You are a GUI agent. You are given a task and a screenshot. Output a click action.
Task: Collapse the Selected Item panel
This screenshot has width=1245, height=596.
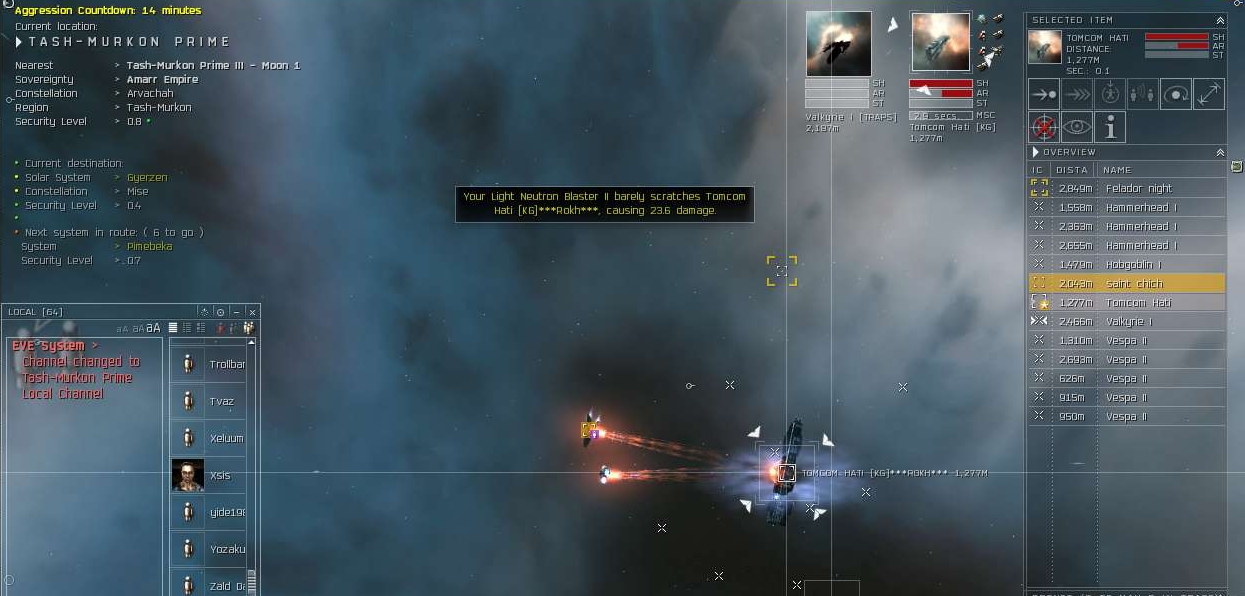coord(1220,20)
